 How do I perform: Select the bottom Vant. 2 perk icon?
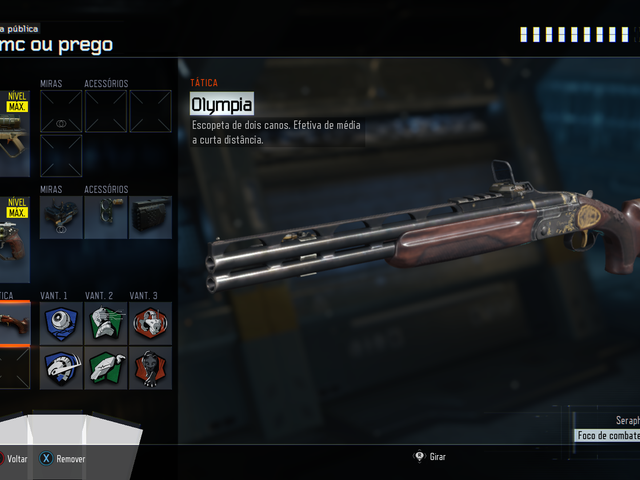pyautogui.click(x=105, y=368)
